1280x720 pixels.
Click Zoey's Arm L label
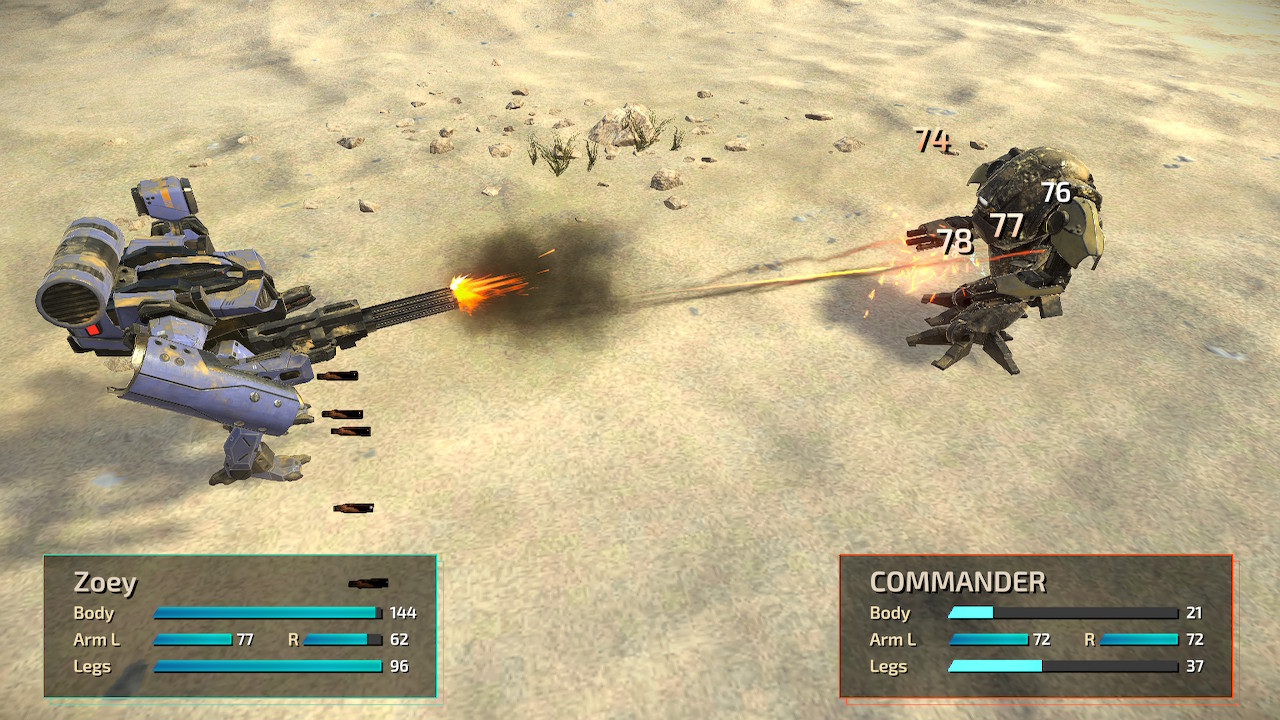click(x=98, y=640)
